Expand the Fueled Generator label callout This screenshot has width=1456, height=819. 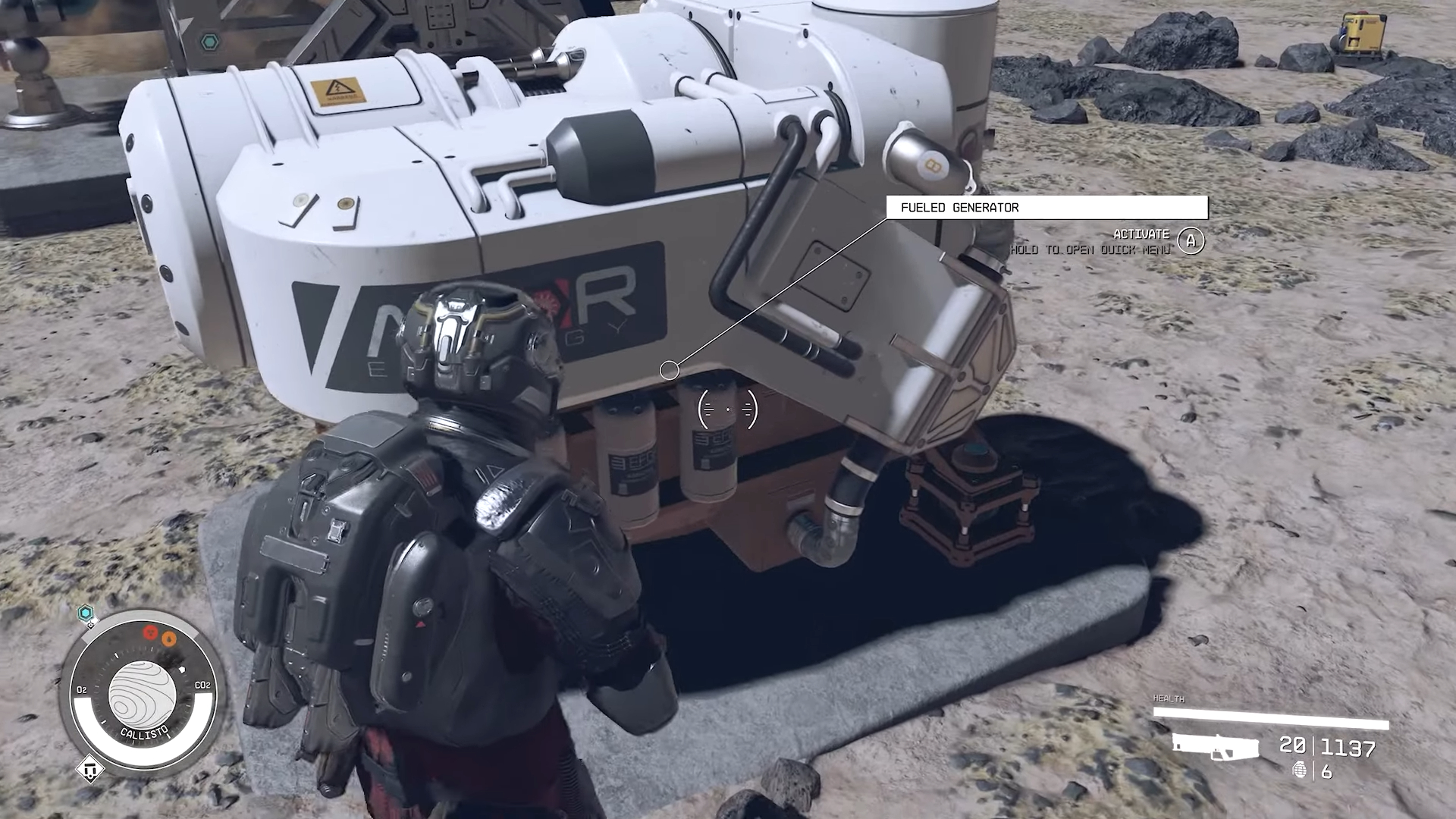670,369
